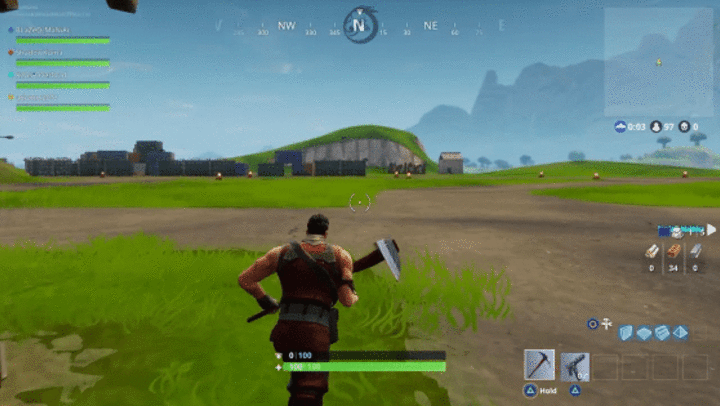Screen dimensions: 720x406
Task: Click the compass N heading marker
Action: tap(359, 25)
